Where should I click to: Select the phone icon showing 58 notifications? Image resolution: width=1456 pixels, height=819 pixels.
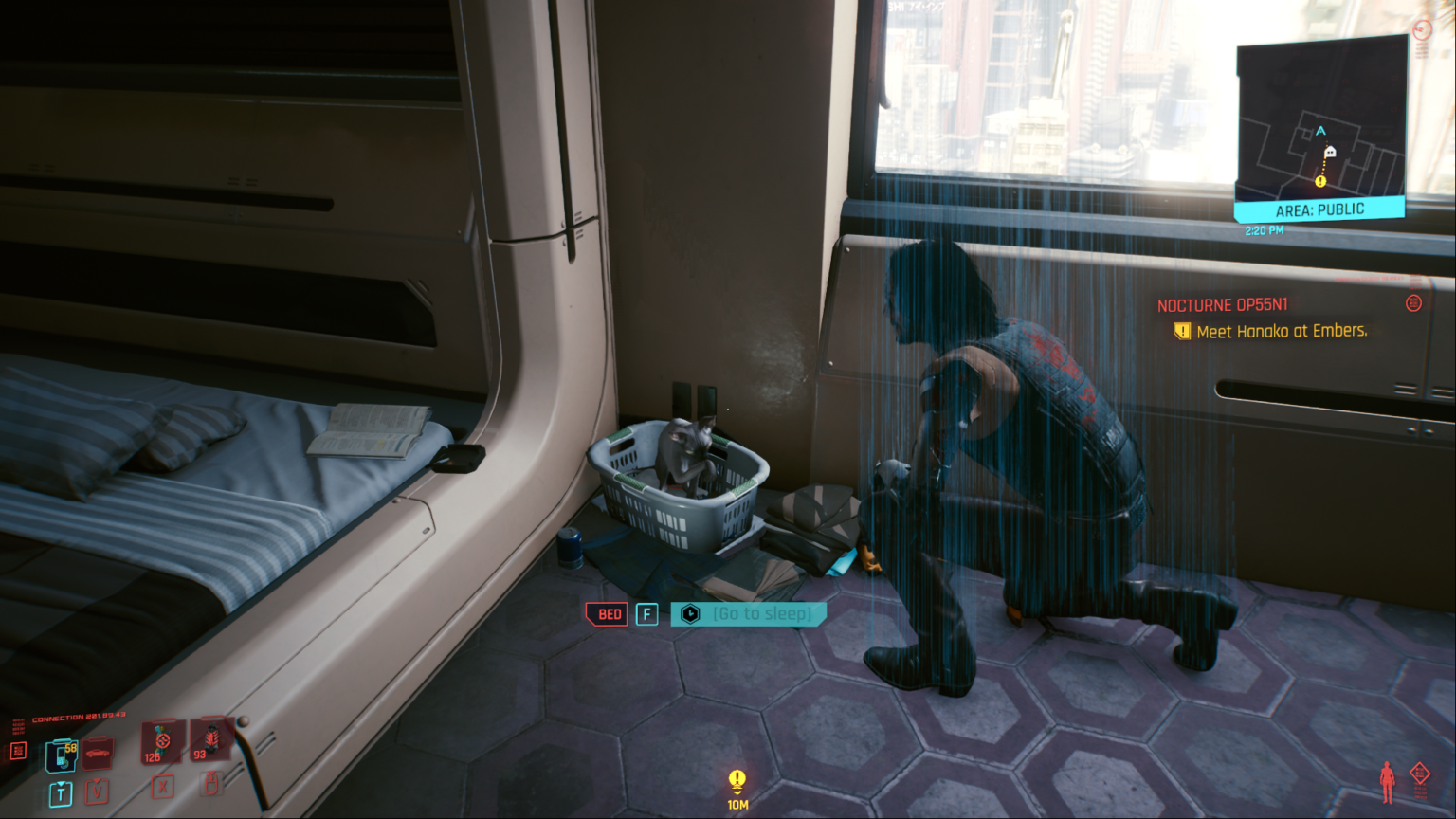[x=61, y=755]
